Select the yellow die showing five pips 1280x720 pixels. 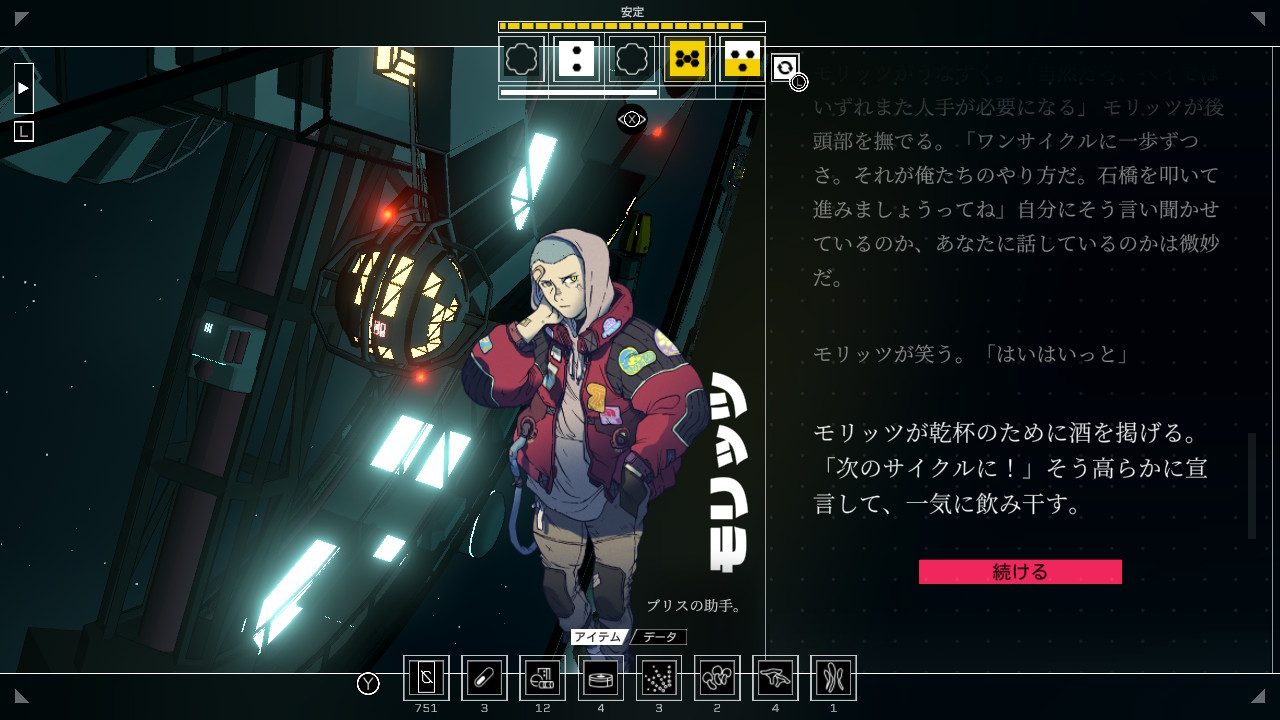[686, 59]
